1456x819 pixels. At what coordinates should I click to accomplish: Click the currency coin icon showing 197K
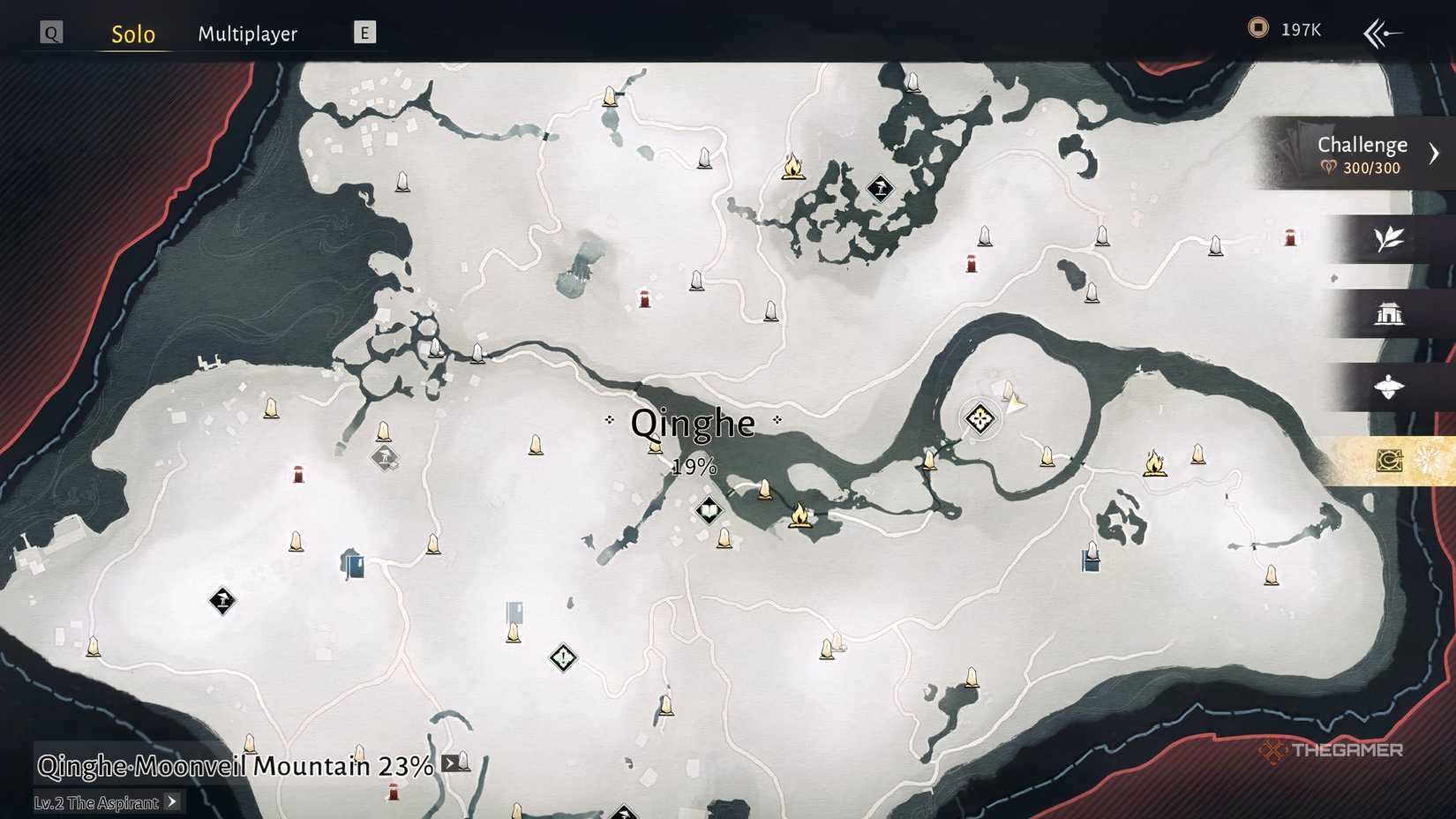coord(1257,27)
